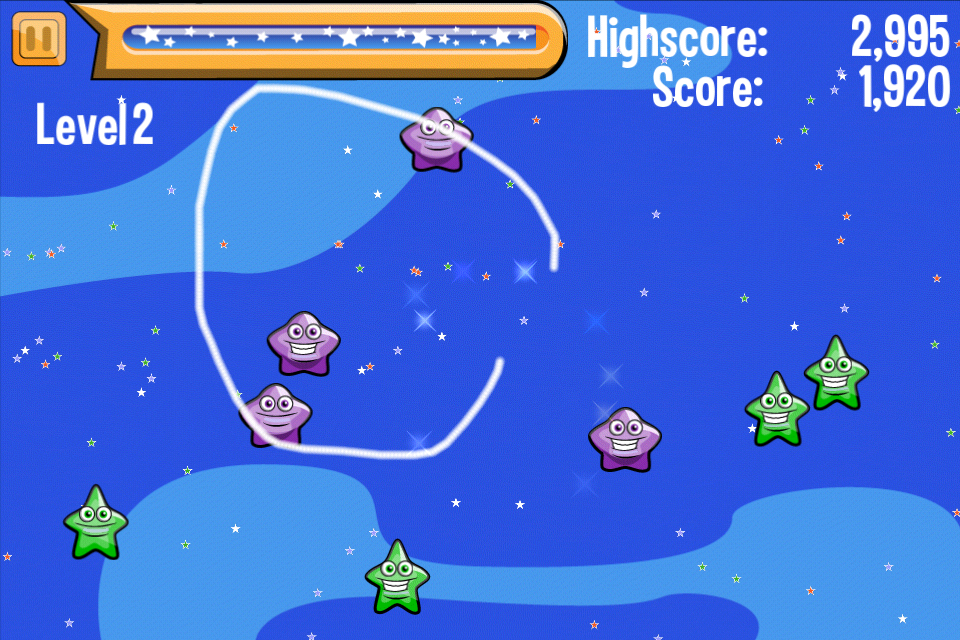The image size is (960, 640).
Task: Pause the game with the orange button
Action: point(39,39)
